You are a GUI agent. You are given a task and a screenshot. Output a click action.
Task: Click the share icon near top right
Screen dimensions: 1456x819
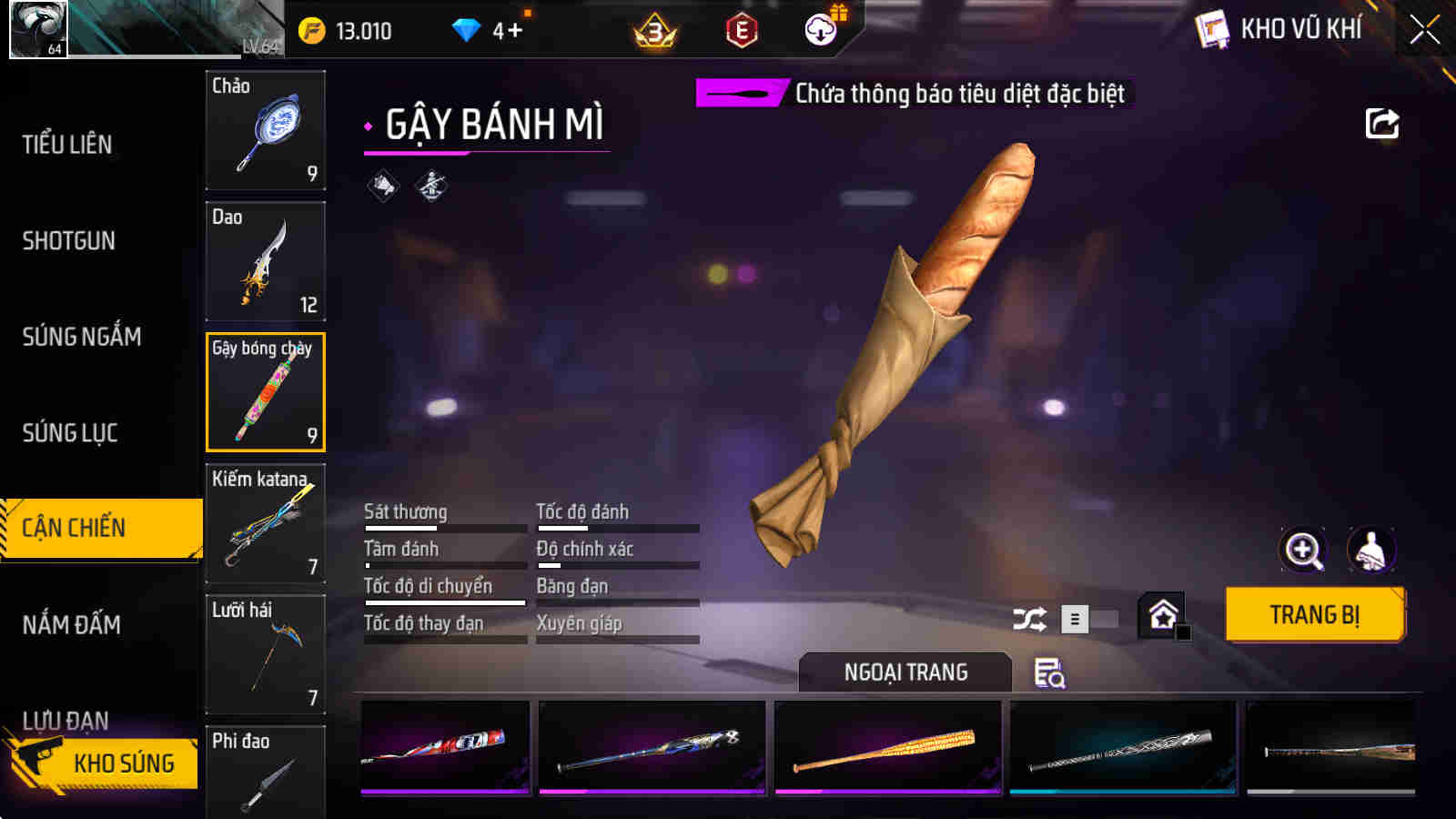[x=1382, y=123]
